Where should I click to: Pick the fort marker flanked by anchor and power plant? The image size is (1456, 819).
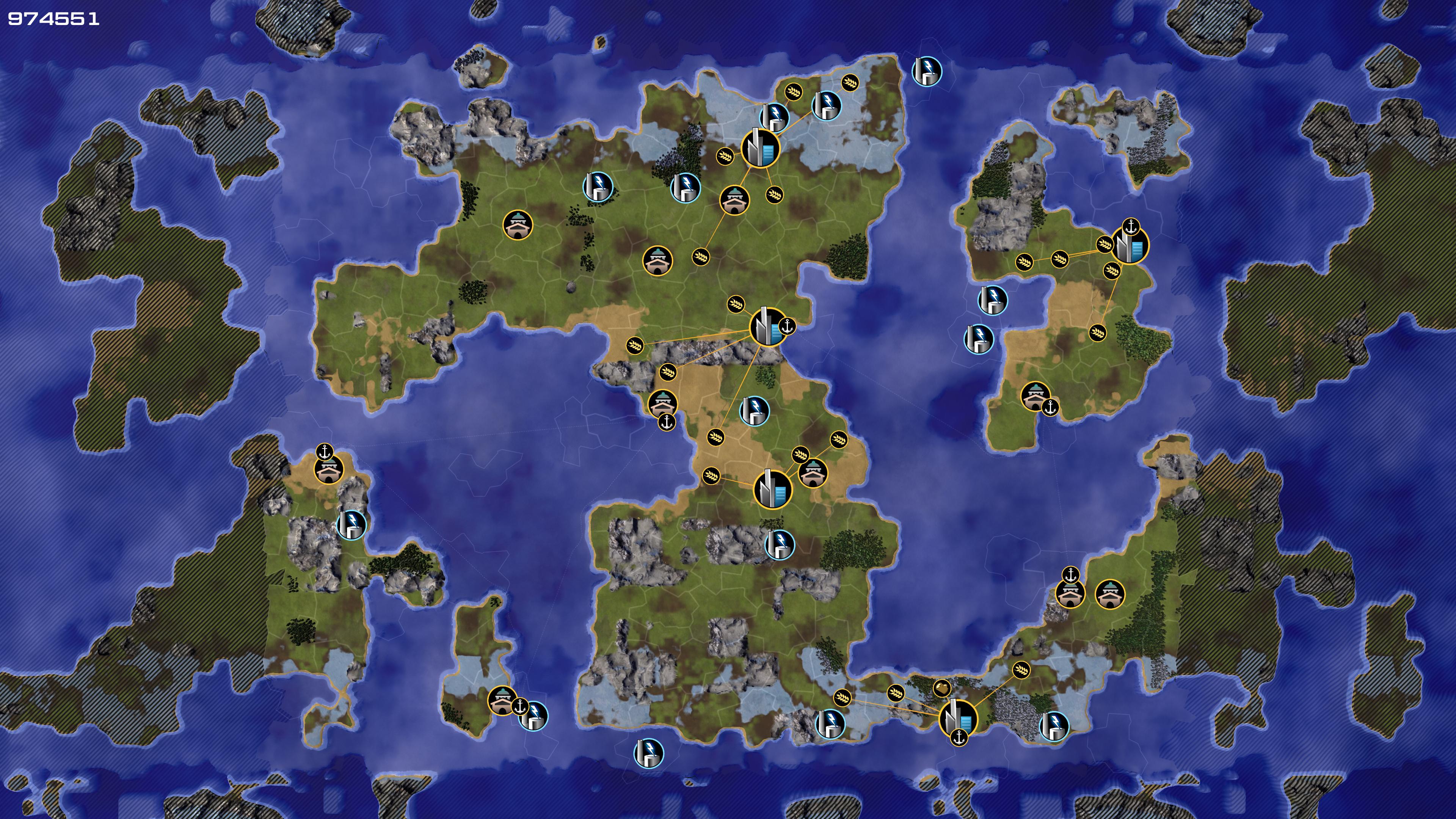(501, 701)
